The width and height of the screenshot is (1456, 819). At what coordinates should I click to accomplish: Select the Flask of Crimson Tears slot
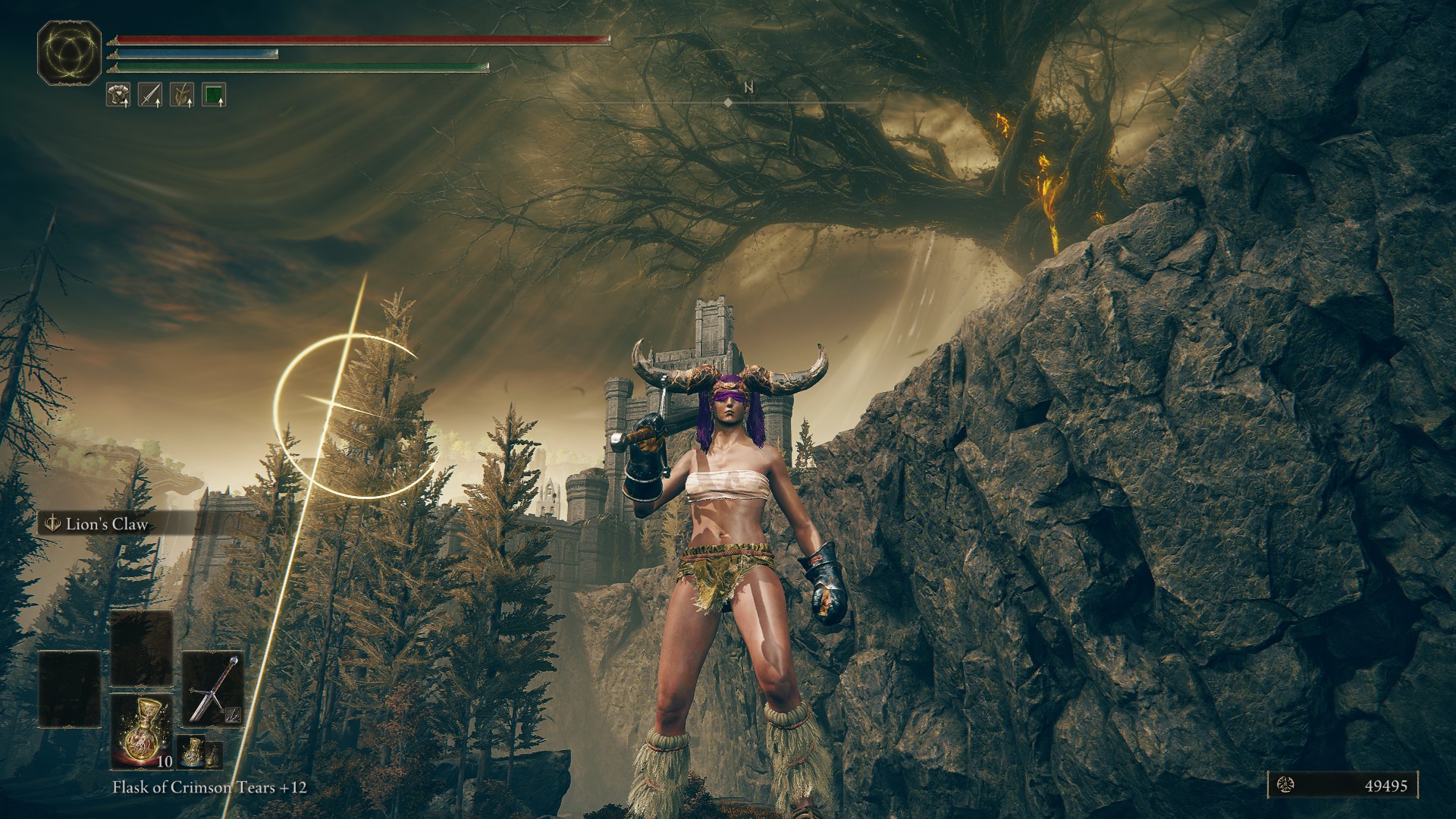(141, 730)
